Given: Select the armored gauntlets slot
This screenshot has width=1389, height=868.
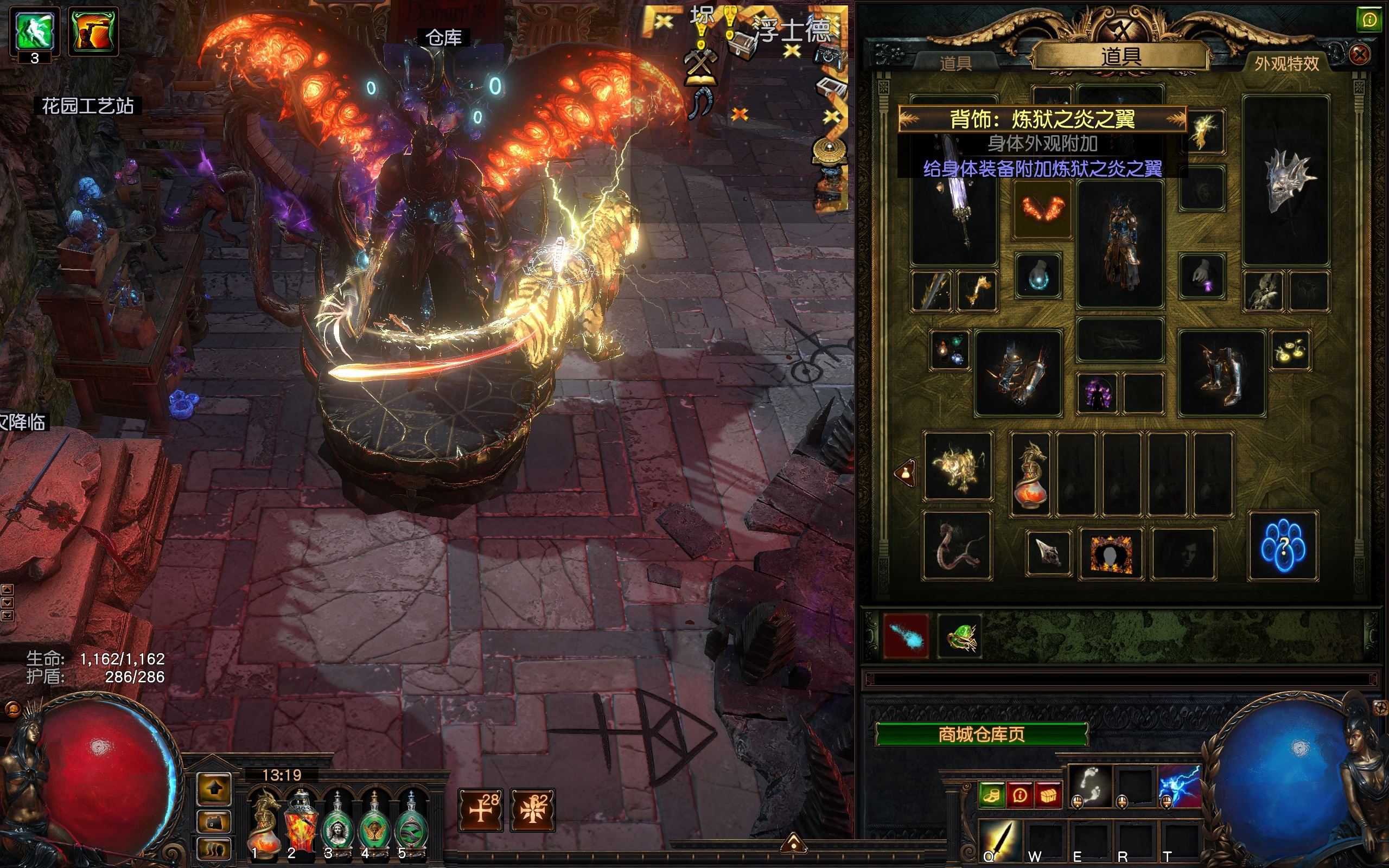Looking at the screenshot, I should 1018,372.
